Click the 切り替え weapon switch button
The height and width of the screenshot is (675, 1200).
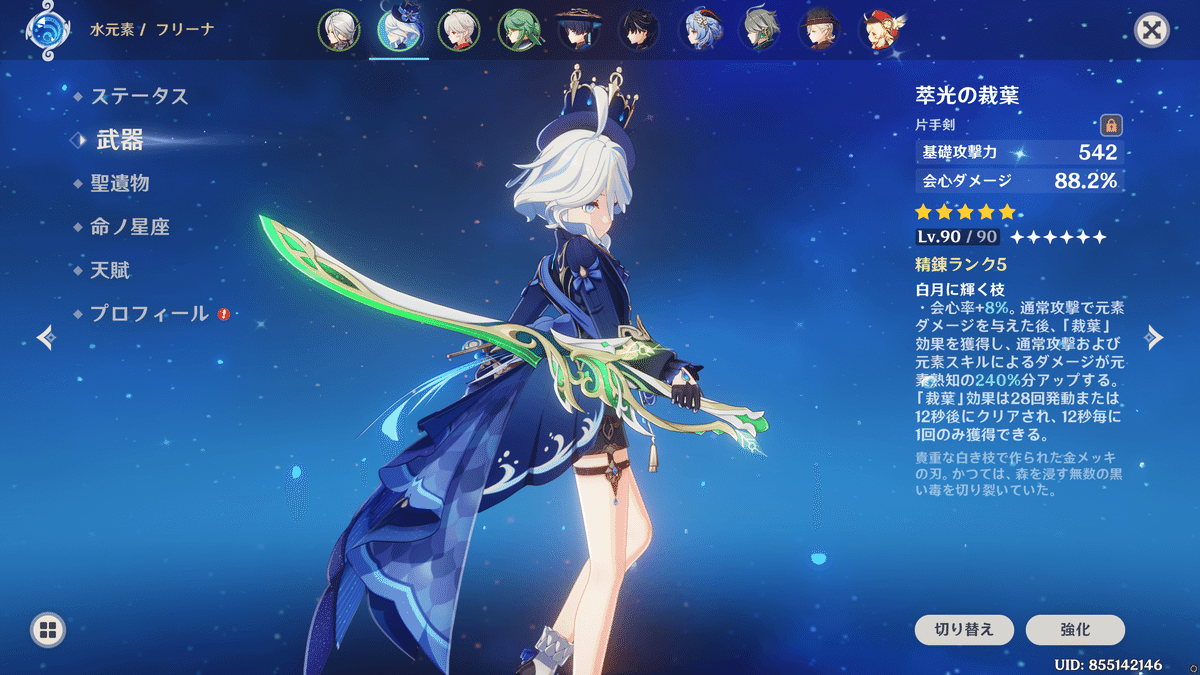coord(964,630)
